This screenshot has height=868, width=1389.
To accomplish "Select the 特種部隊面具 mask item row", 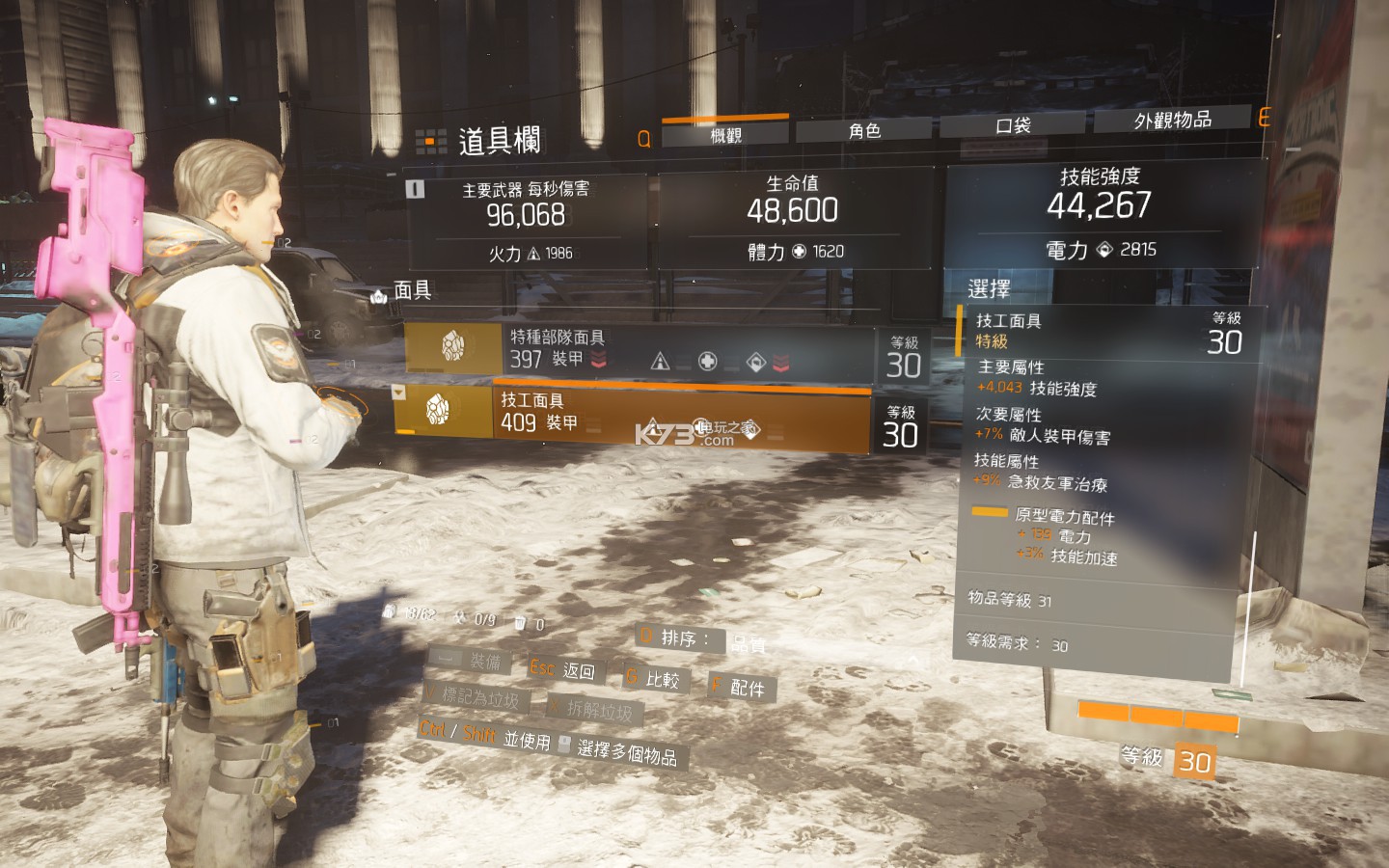I will pos(639,349).
